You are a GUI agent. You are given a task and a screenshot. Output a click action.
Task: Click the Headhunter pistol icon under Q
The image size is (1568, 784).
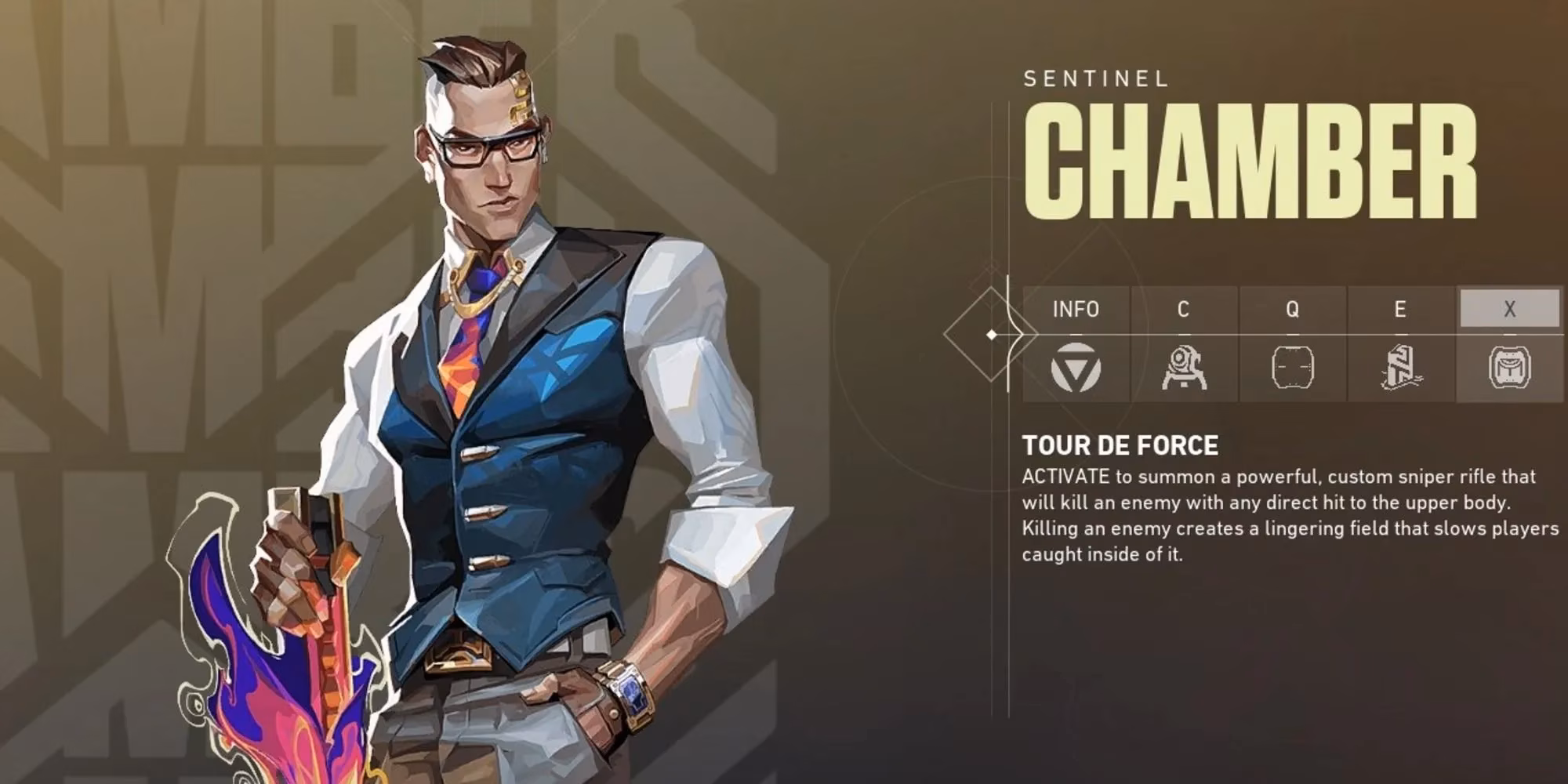coord(1294,368)
